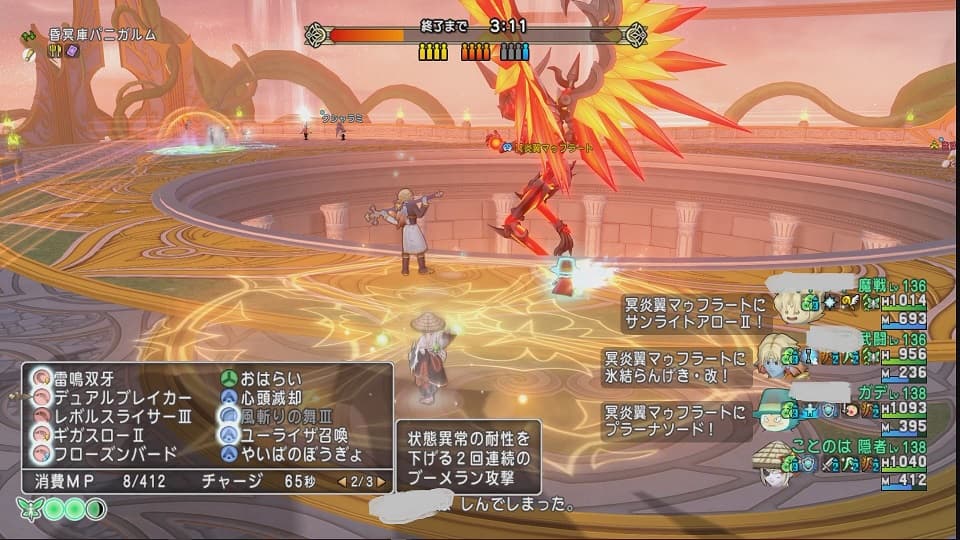
Task: Select the ガデ party member portrait
Action: click(x=772, y=412)
